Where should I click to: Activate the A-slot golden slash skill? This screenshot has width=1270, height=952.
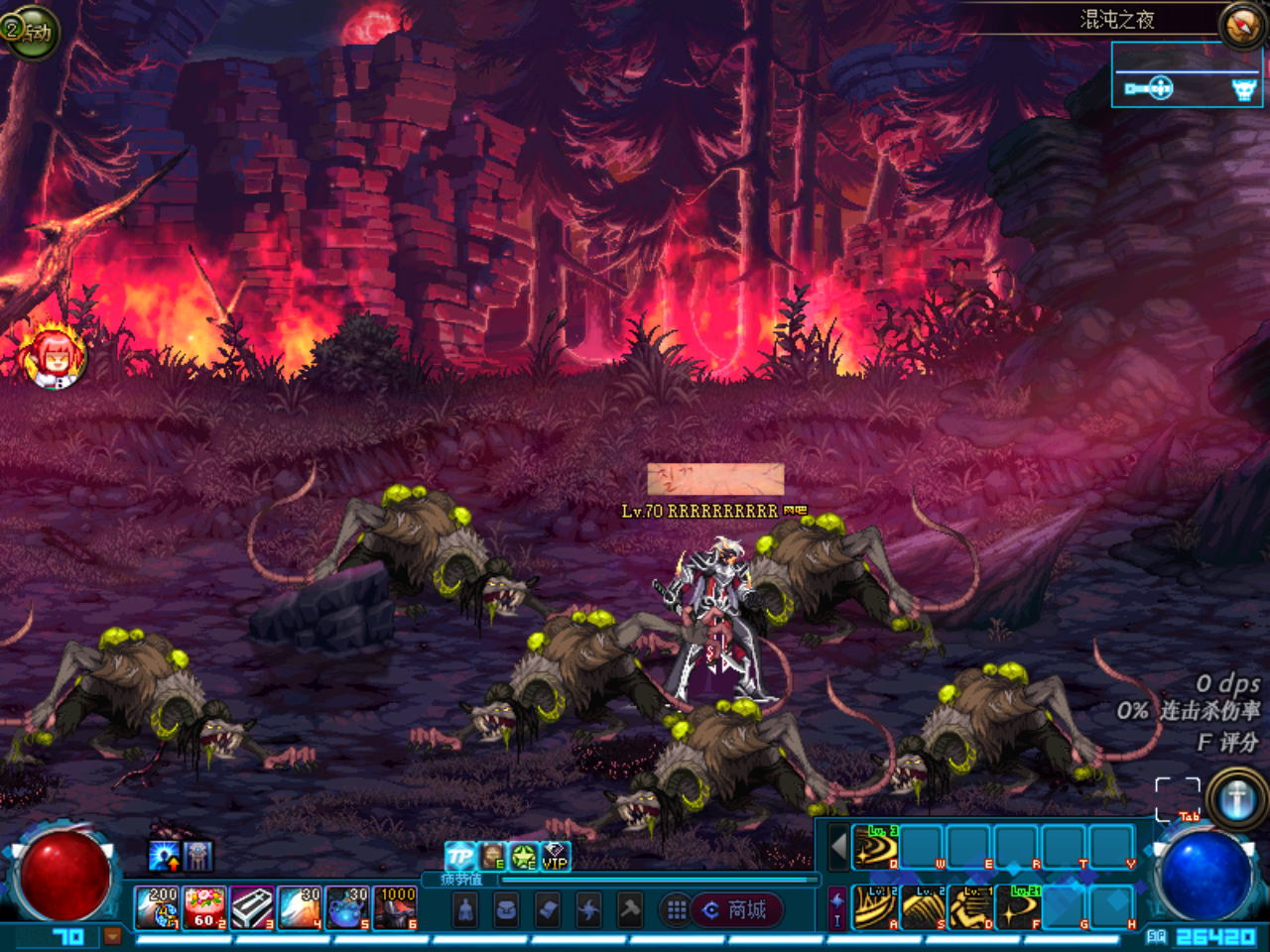click(875, 907)
